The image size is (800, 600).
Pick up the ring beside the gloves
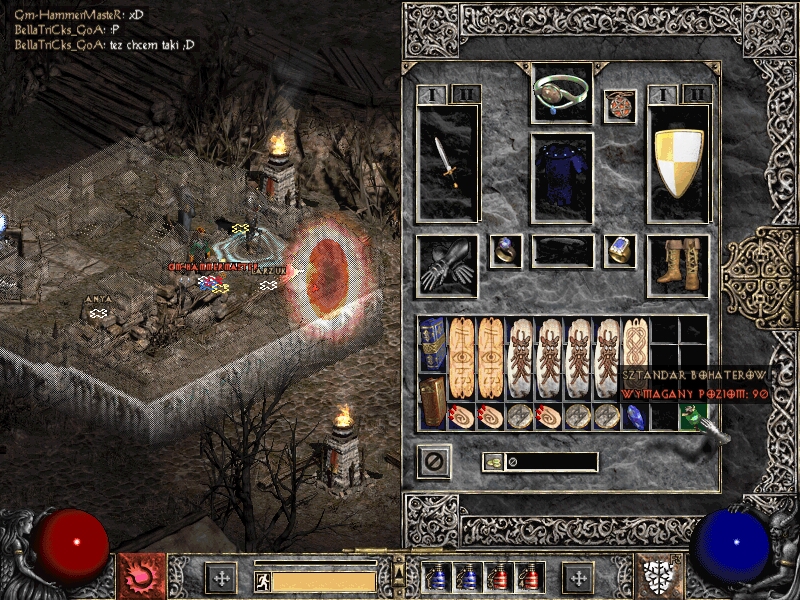tap(506, 251)
